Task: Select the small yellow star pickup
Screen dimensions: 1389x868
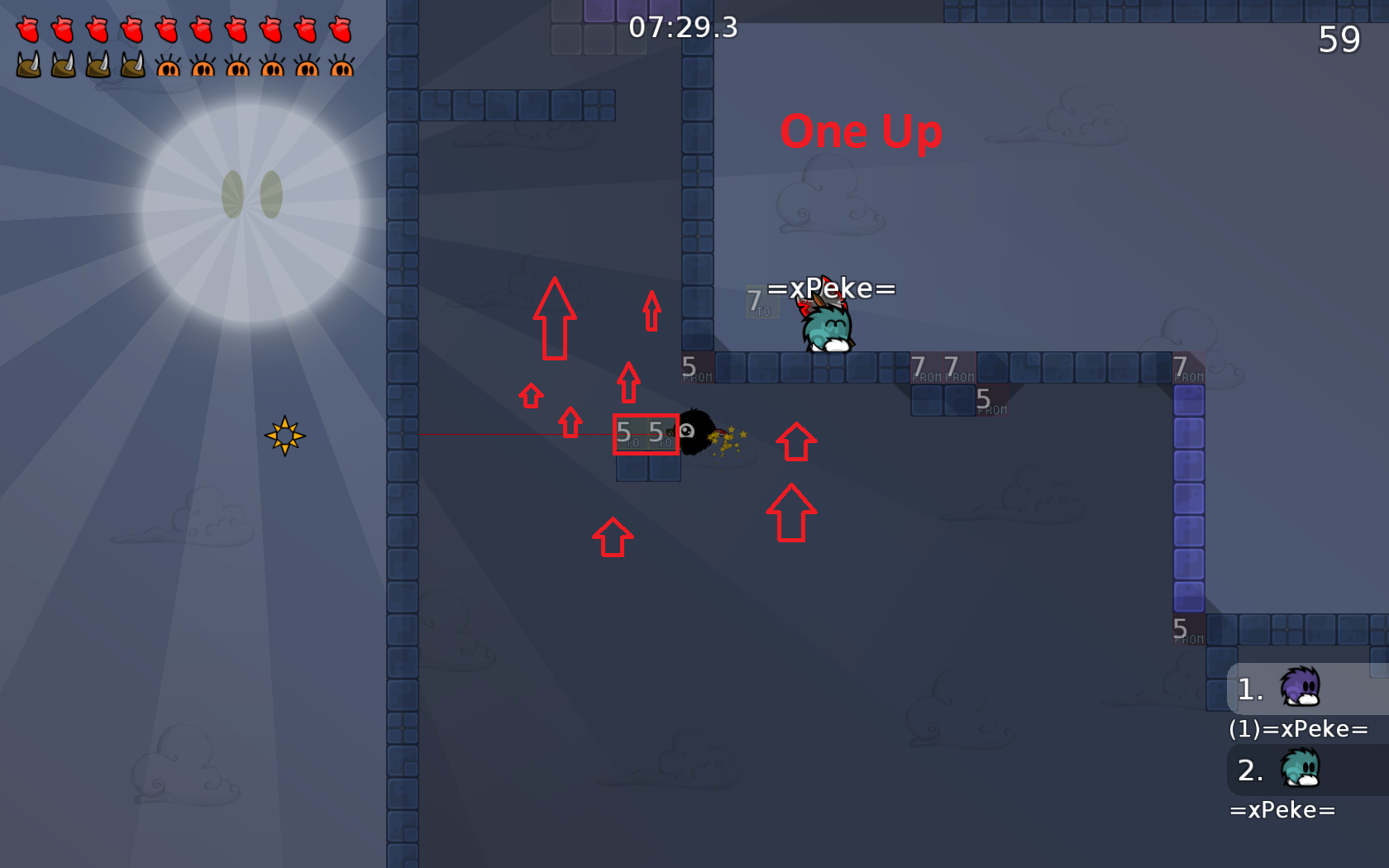Action: 285,436
